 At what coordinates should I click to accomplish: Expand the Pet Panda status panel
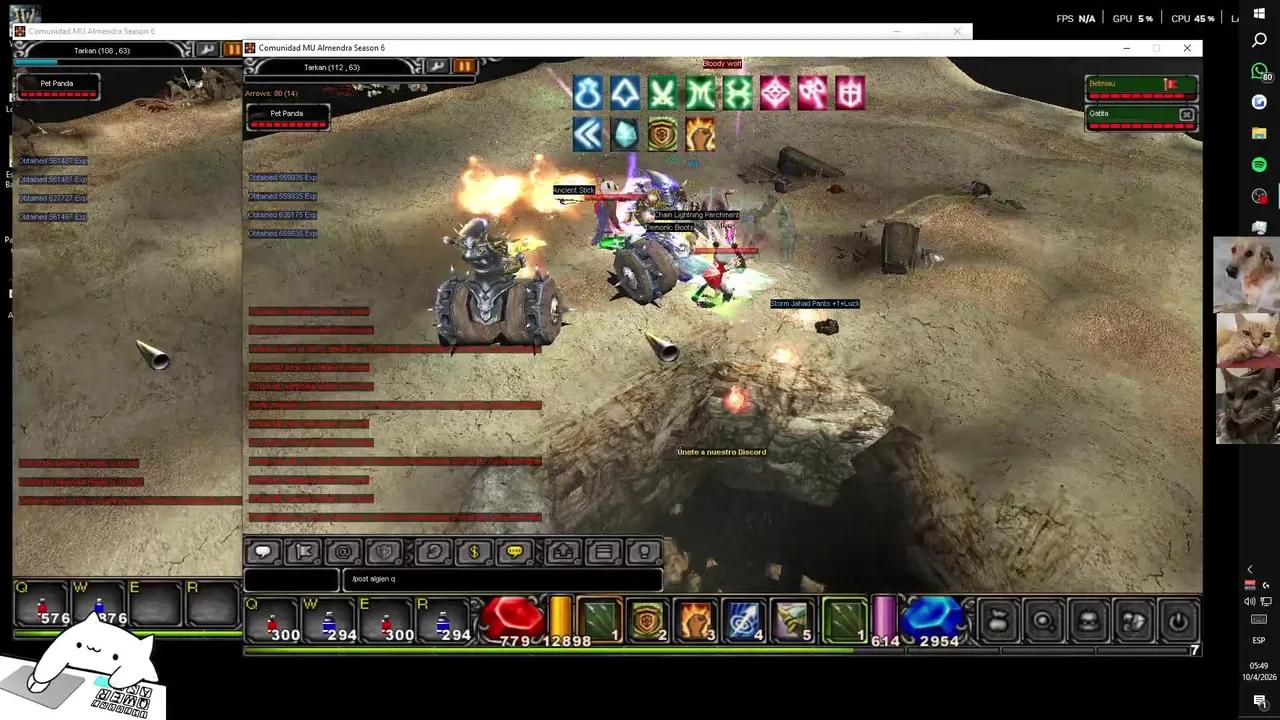(287, 113)
